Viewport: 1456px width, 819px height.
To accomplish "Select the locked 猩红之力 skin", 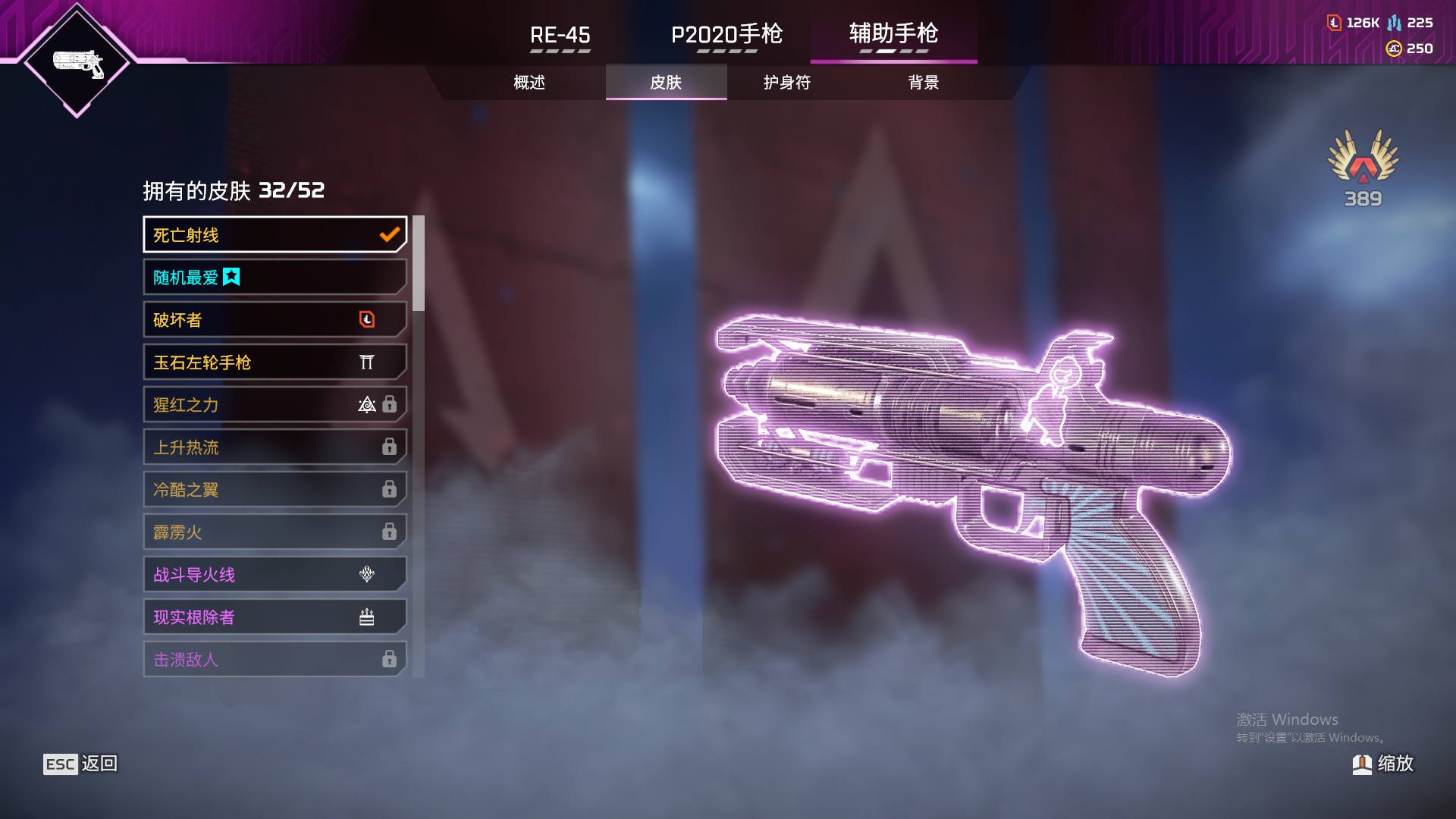I will pos(275,405).
